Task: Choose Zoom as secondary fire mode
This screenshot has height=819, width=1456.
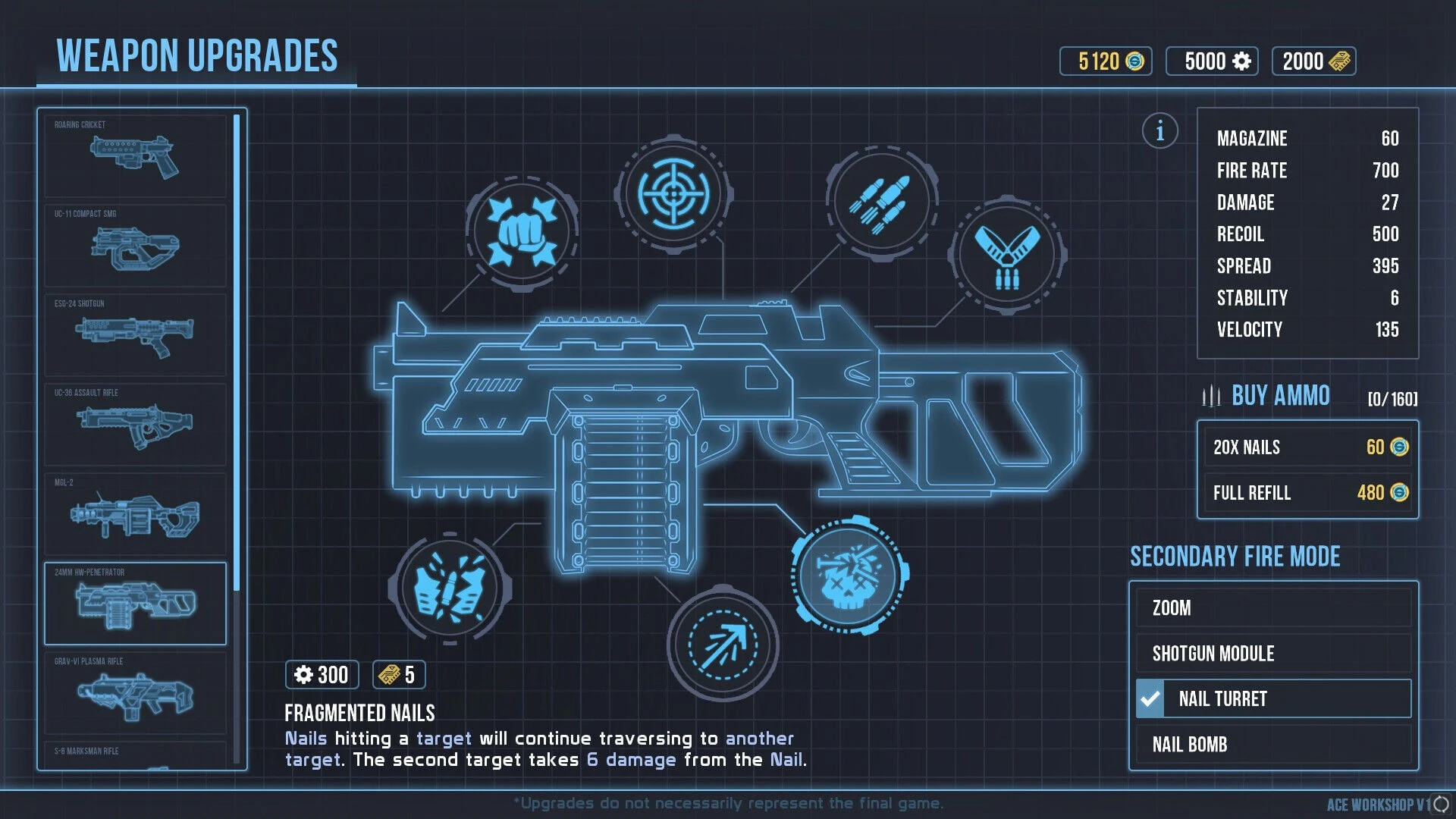Action: coord(1273,608)
